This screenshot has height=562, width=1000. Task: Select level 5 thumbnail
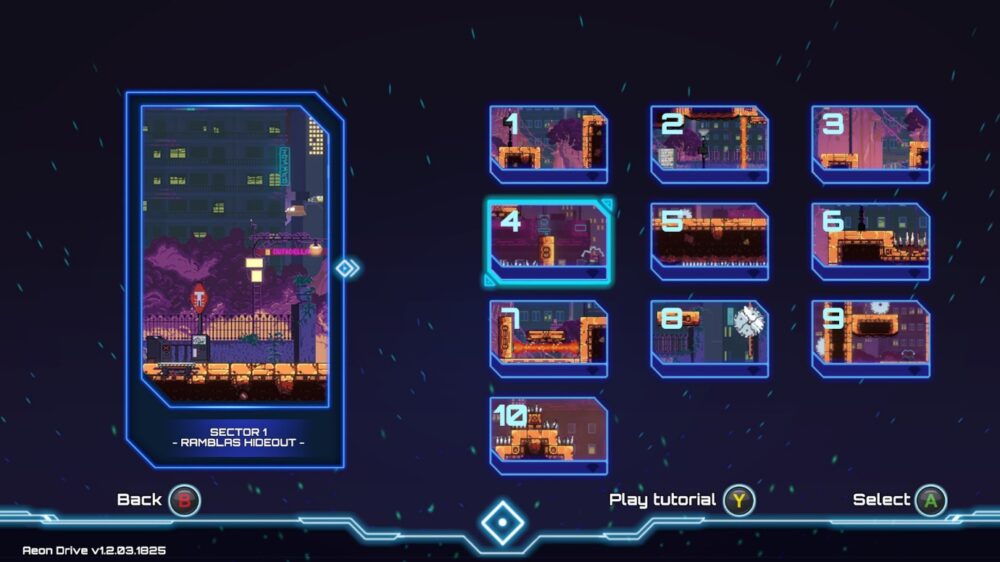coord(709,241)
